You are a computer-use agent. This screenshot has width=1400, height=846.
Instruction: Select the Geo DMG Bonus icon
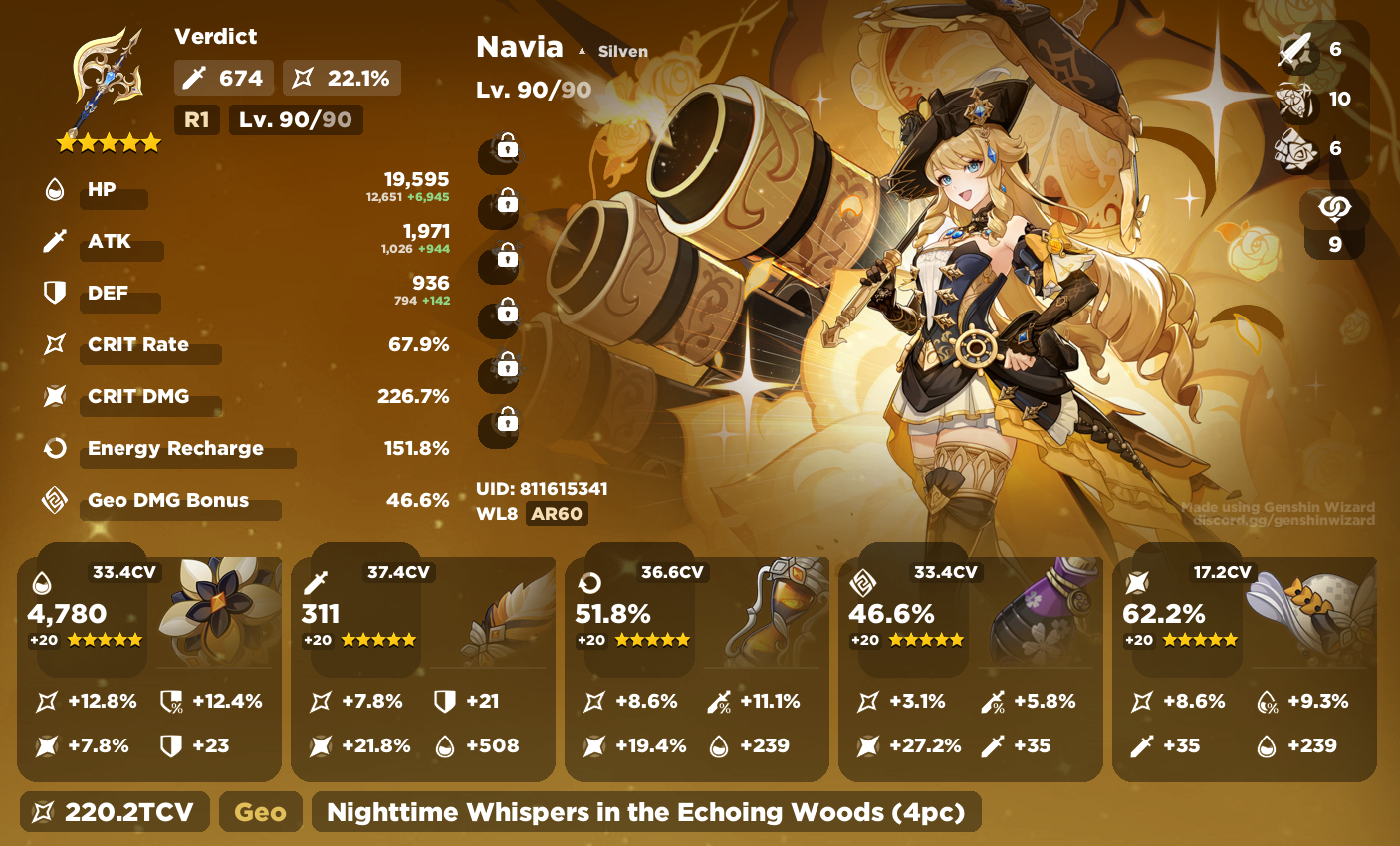tap(55, 500)
